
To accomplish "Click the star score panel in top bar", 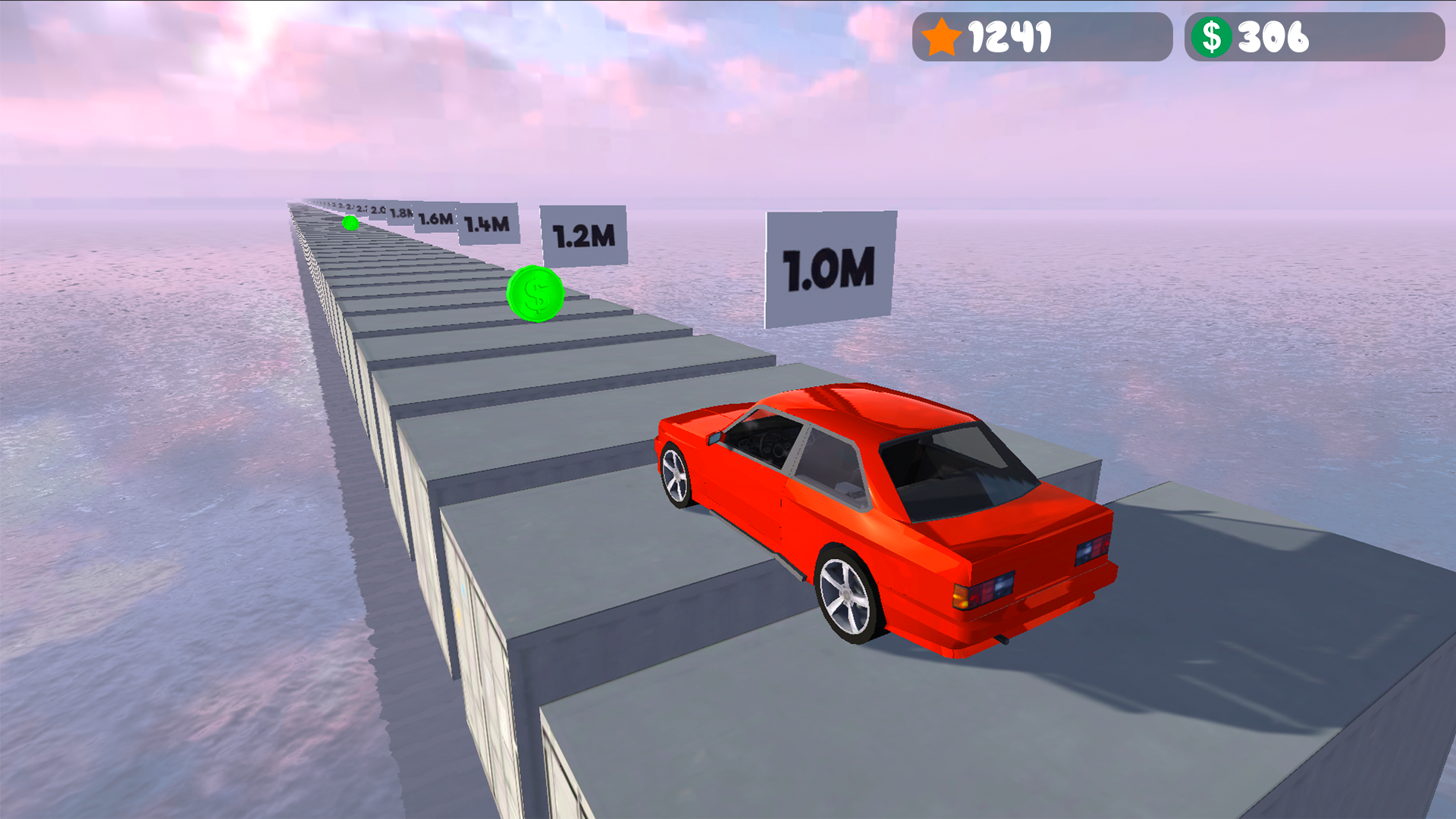I will (1040, 34).
